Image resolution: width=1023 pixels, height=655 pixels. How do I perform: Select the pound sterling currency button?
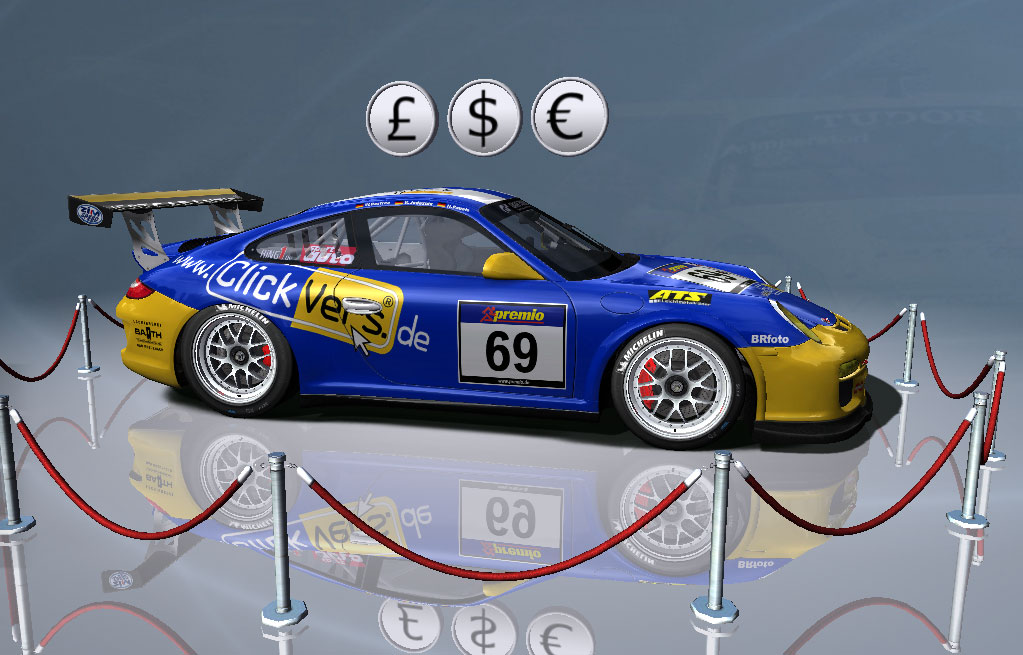[x=402, y=118]
